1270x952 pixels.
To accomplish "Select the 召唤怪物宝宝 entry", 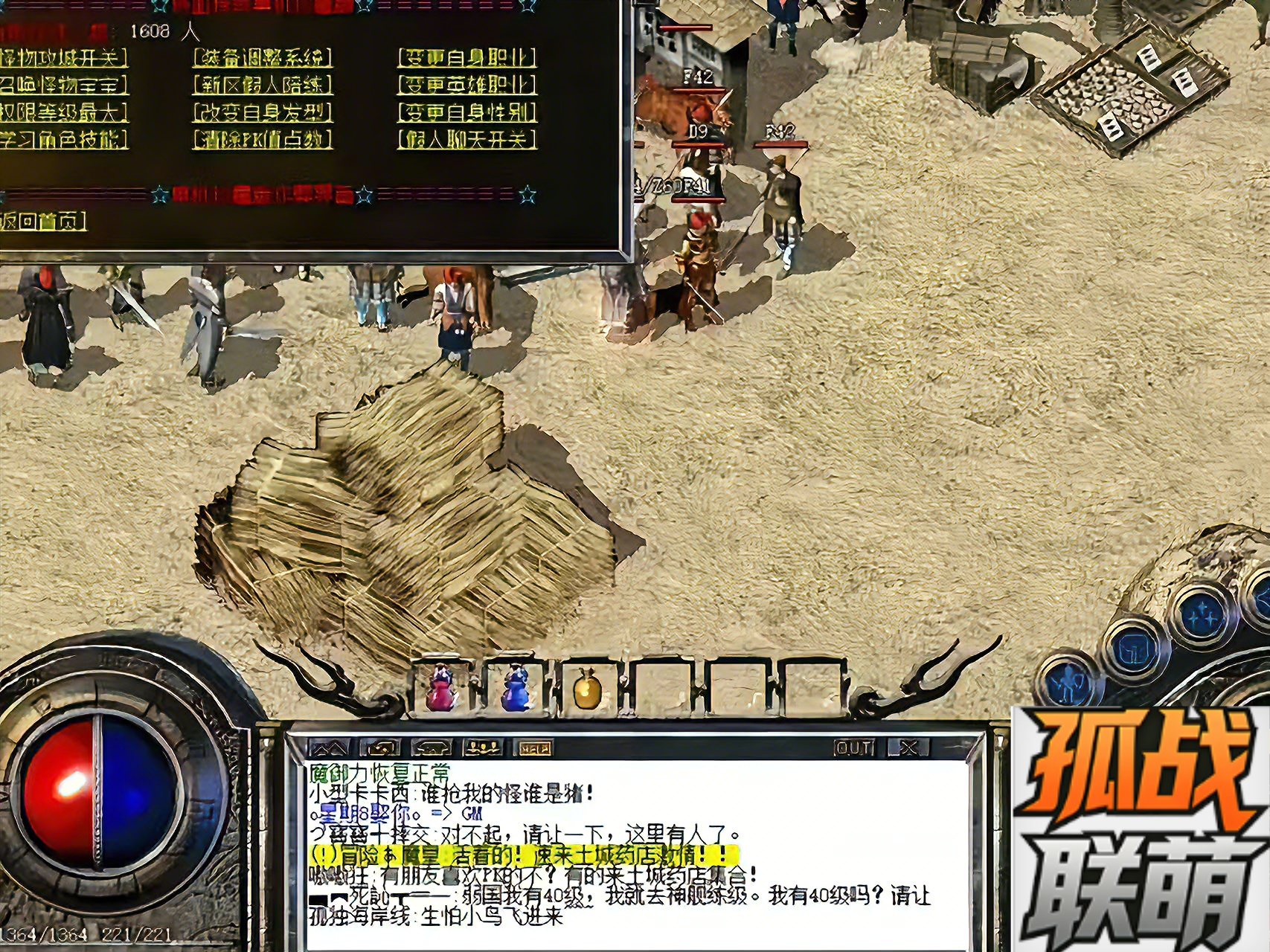I will tap(63, 85).
